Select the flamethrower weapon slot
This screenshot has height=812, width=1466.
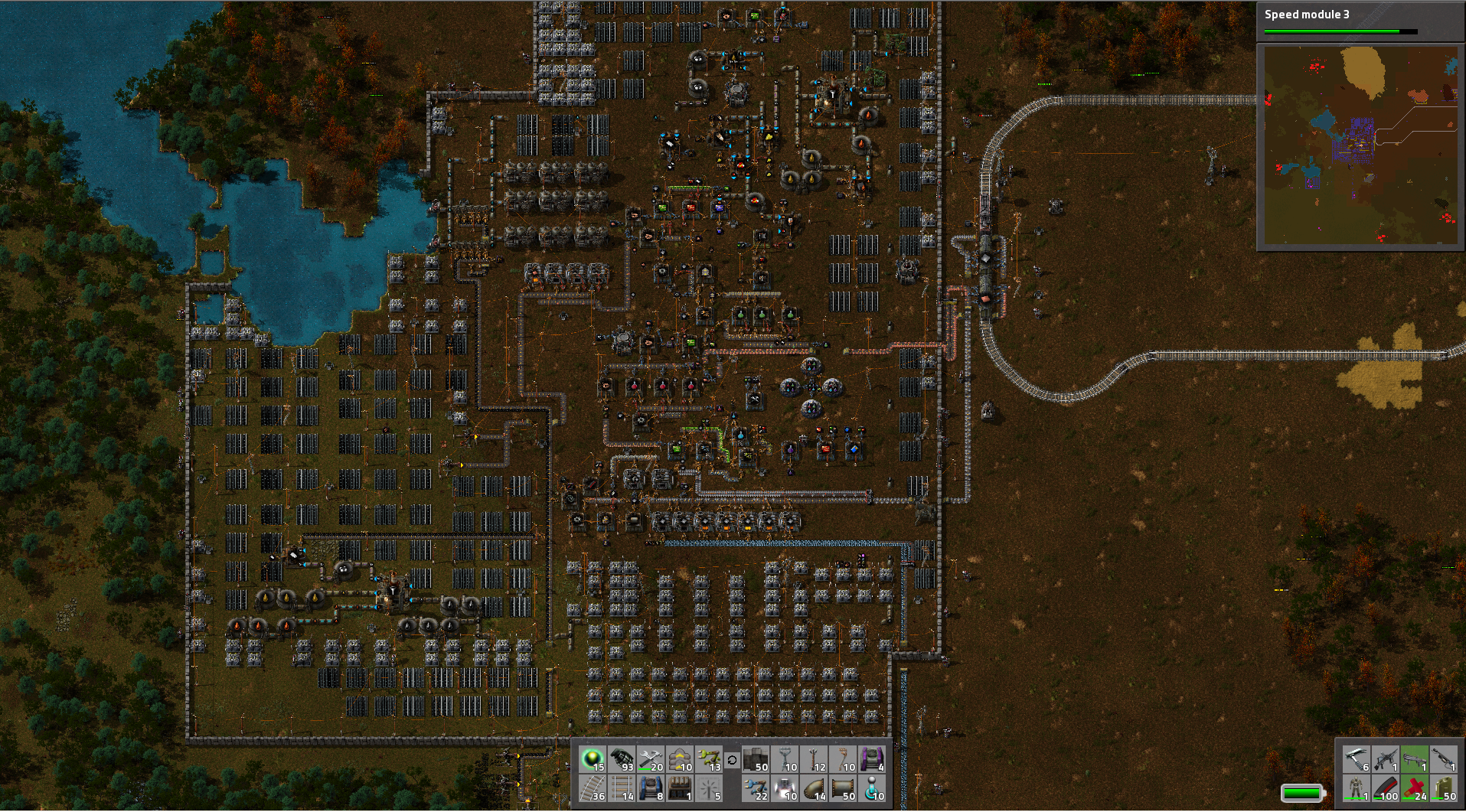tap(1443, 759)
